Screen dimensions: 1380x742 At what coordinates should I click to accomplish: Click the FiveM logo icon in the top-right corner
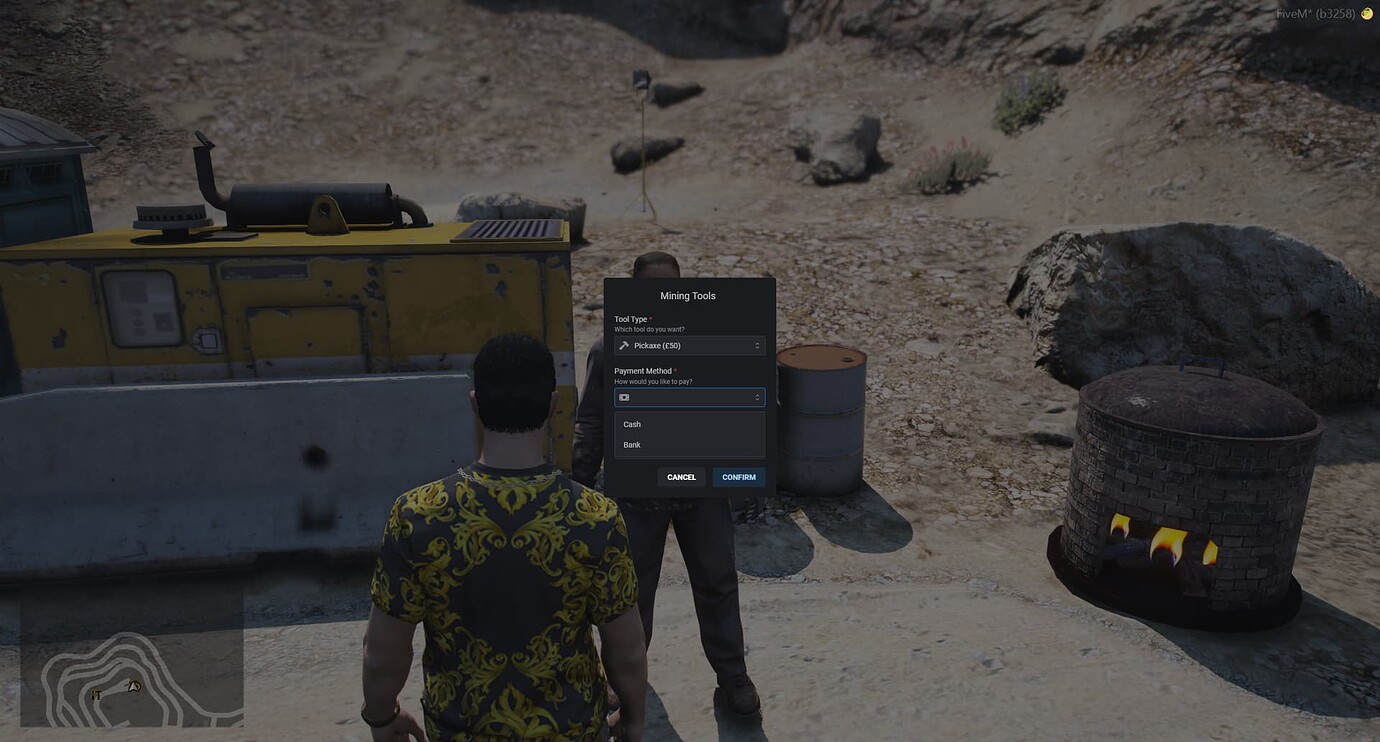1366,14
